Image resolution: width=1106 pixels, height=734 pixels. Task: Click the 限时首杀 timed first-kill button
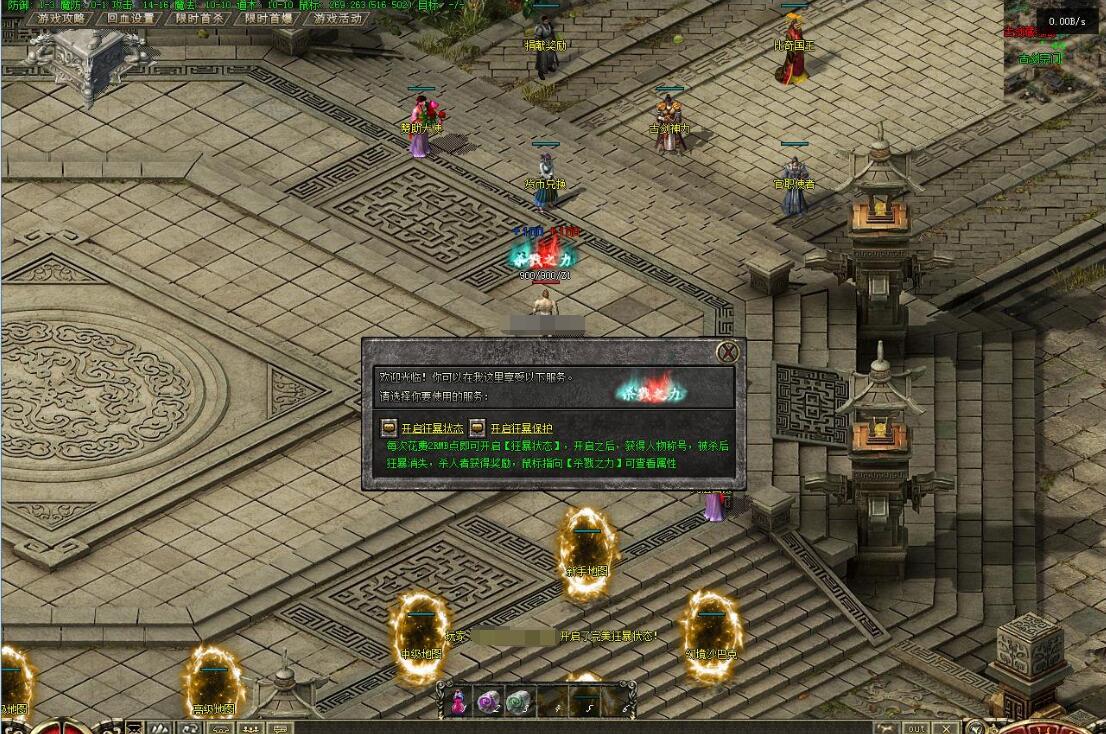click(x=200, y=18)
